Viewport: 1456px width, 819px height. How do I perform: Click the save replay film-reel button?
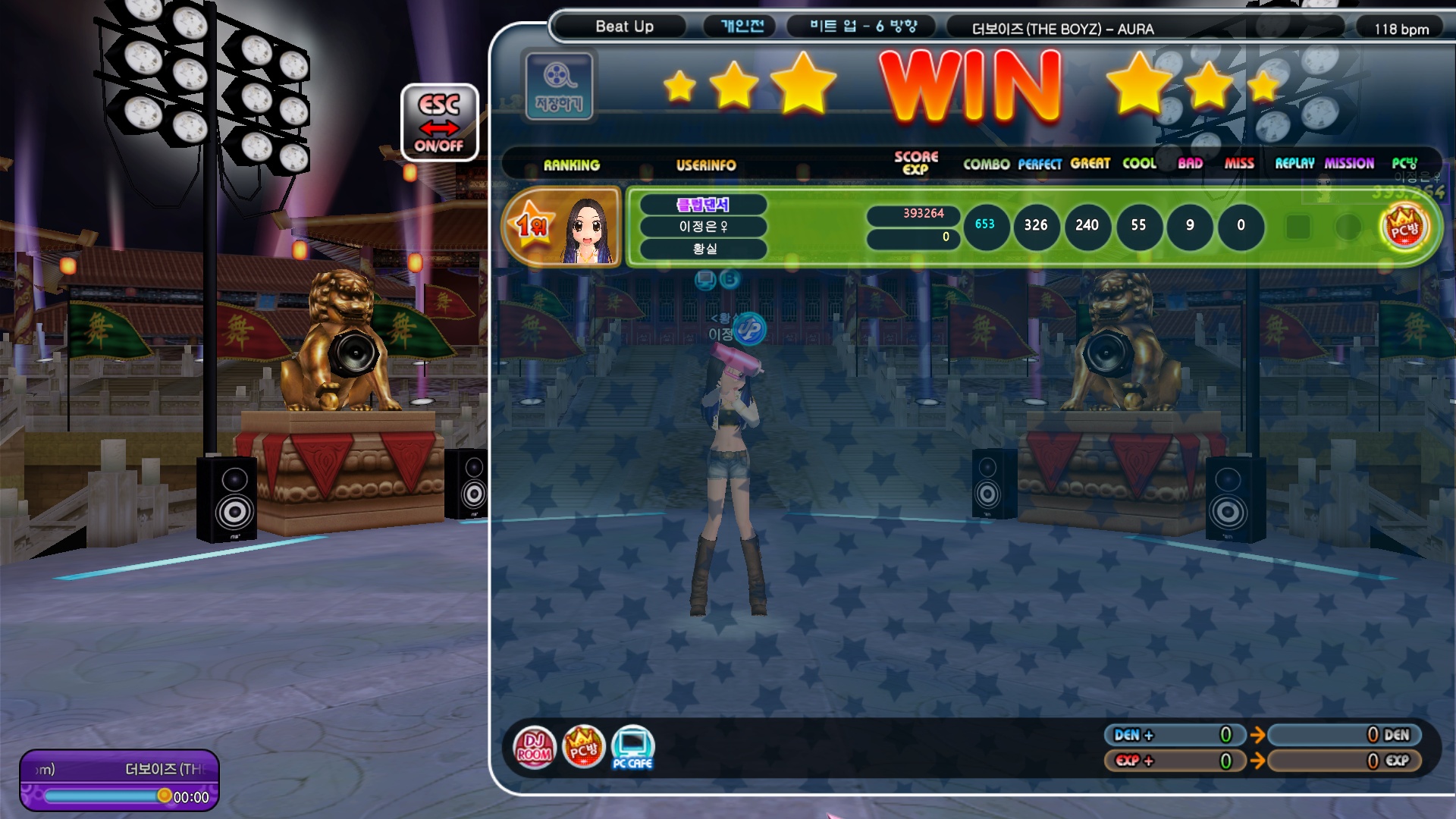tap(559, 85)
